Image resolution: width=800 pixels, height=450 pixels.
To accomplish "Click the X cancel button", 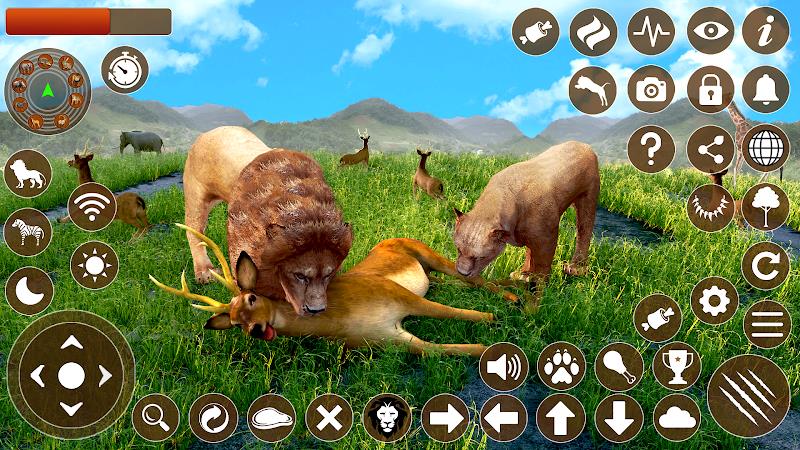I will tap(329, 417).
